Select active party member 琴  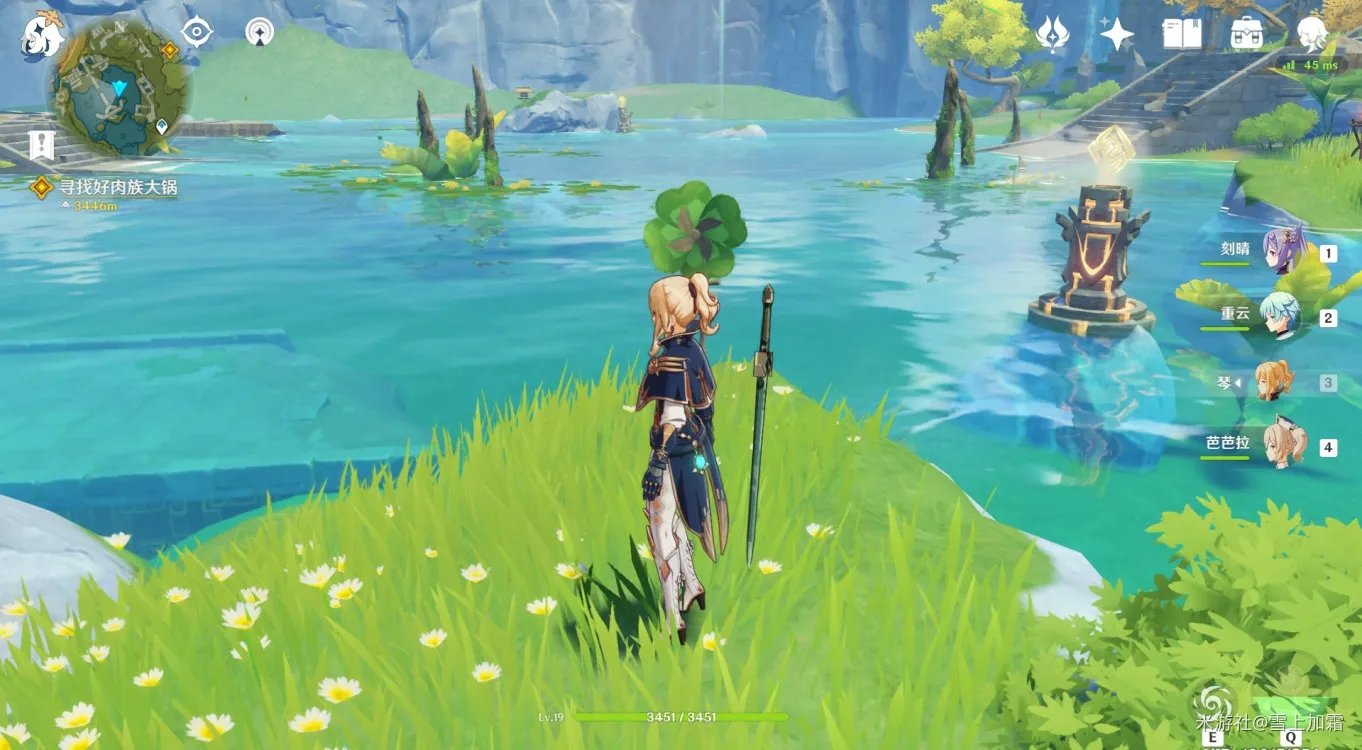point(1275,381)
